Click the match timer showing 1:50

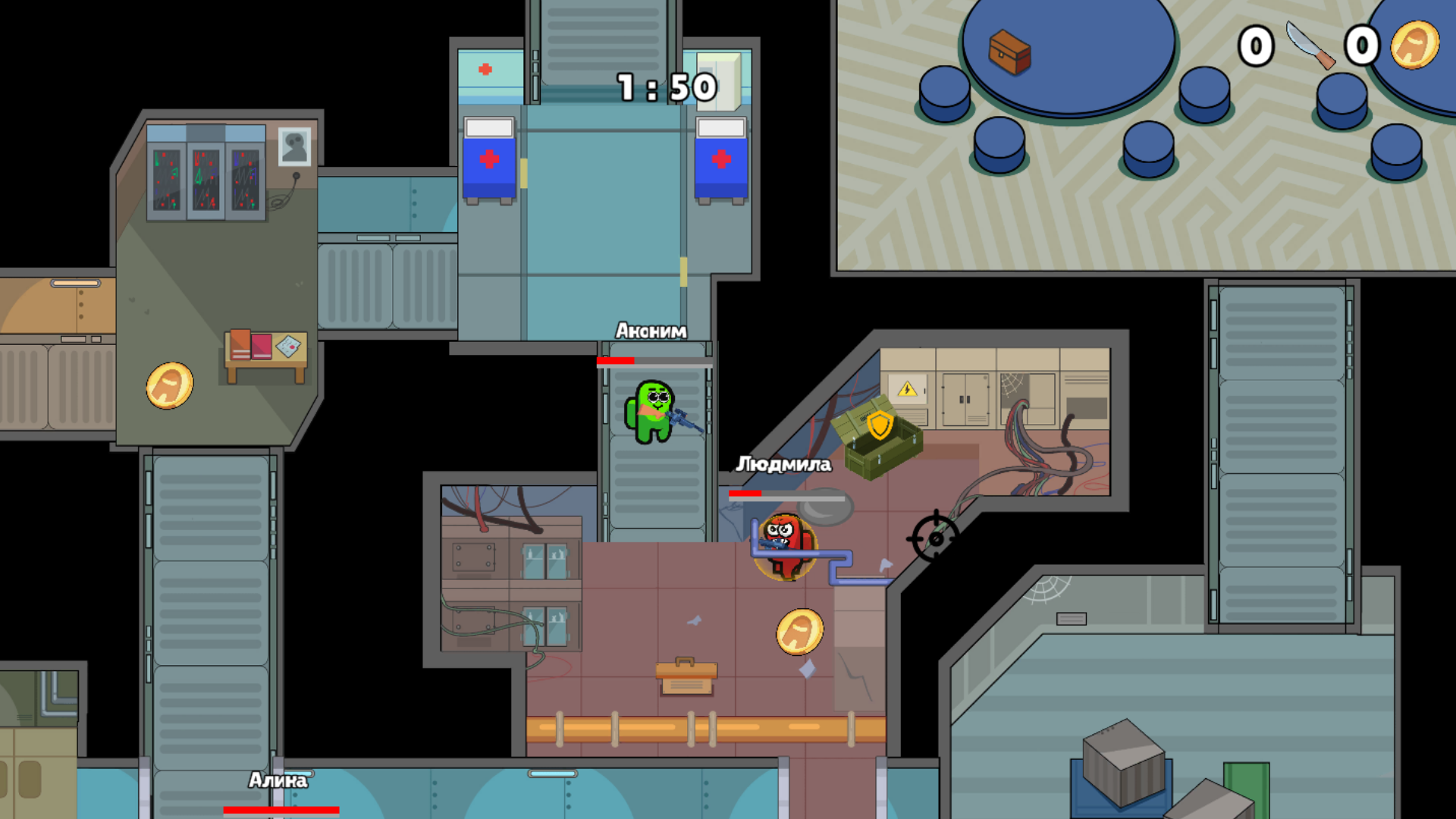pyautogui.click(x=665, y=88)
